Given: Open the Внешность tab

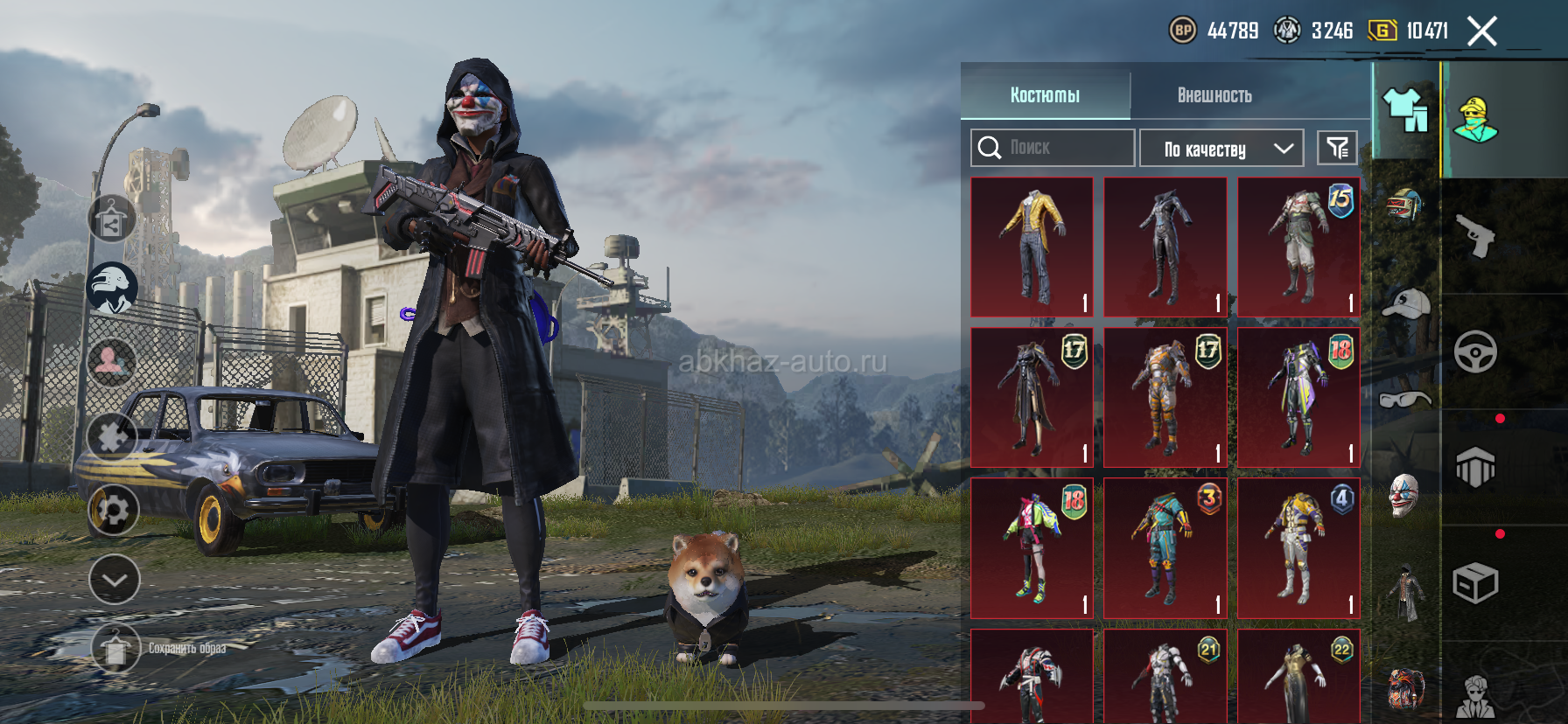Looking at the screenshot, I should (x=1214, y=95).
